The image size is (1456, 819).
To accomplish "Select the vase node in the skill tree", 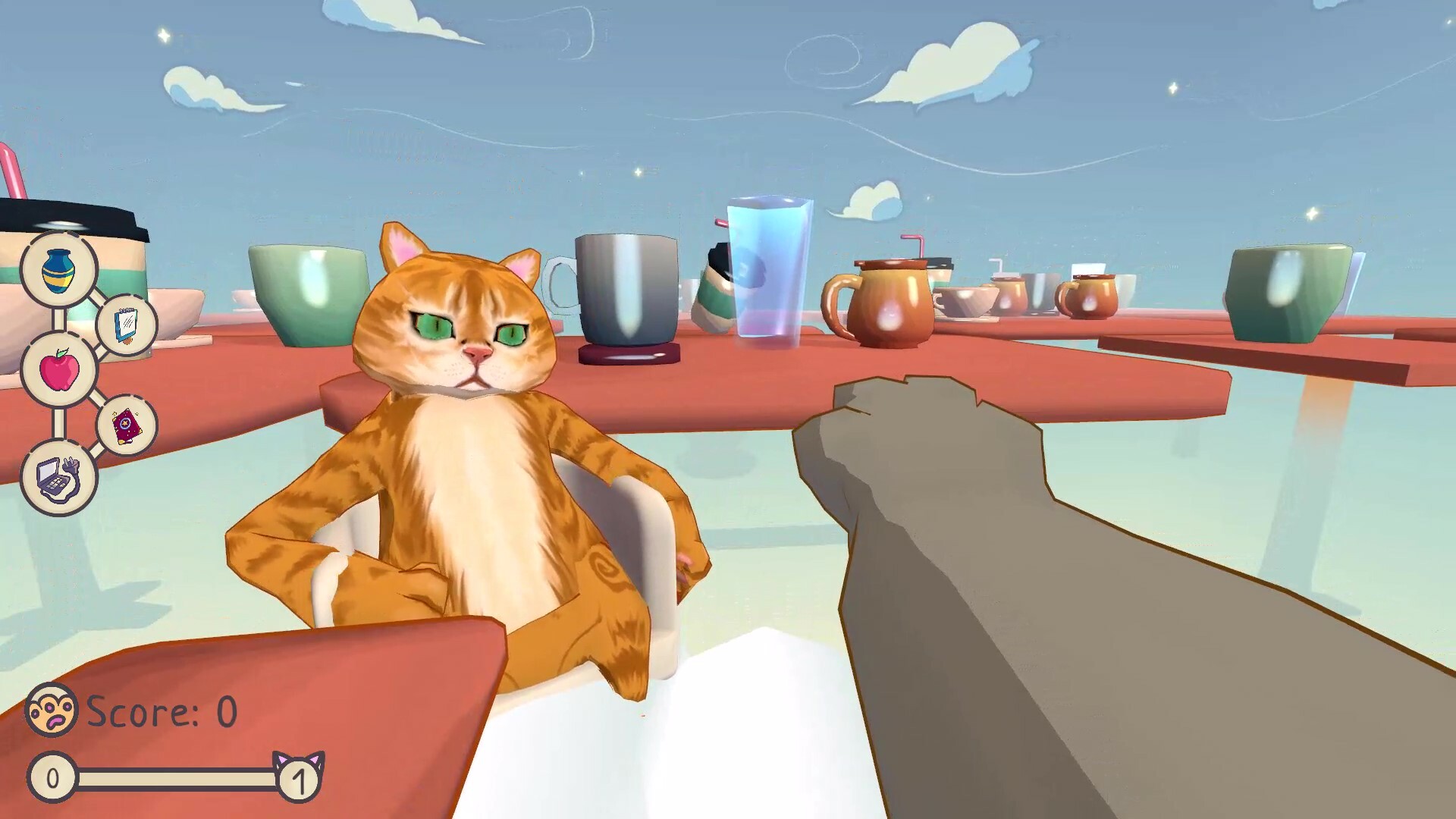I will coord(59,271).
